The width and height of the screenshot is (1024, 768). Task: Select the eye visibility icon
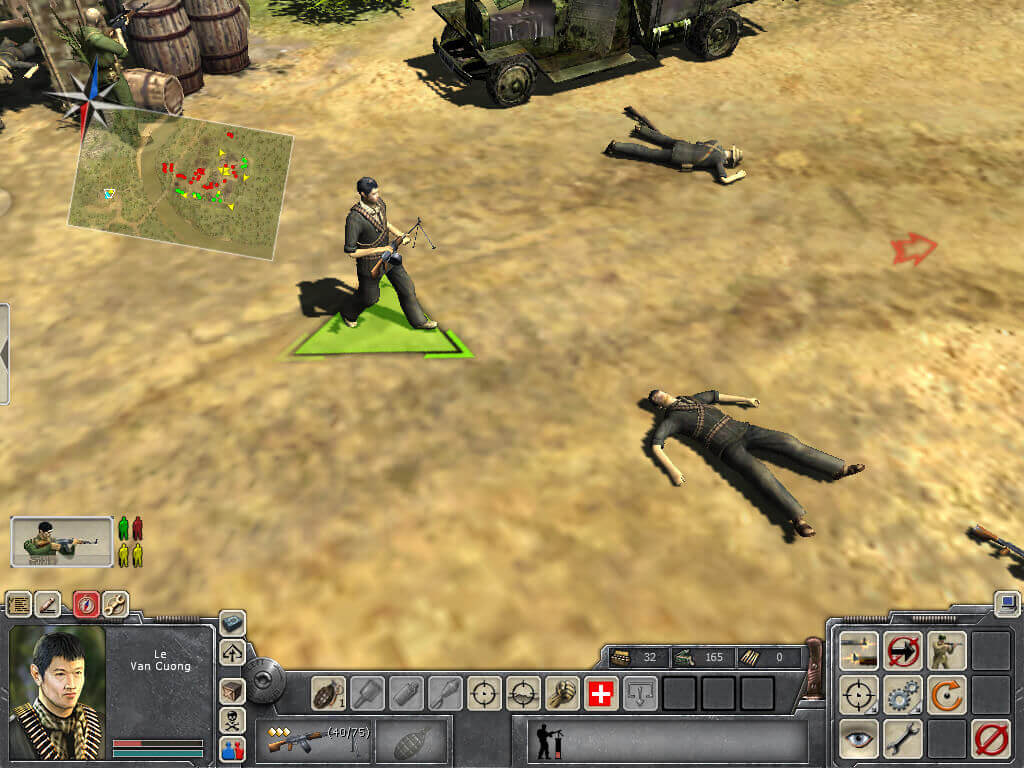pos(859,738)
